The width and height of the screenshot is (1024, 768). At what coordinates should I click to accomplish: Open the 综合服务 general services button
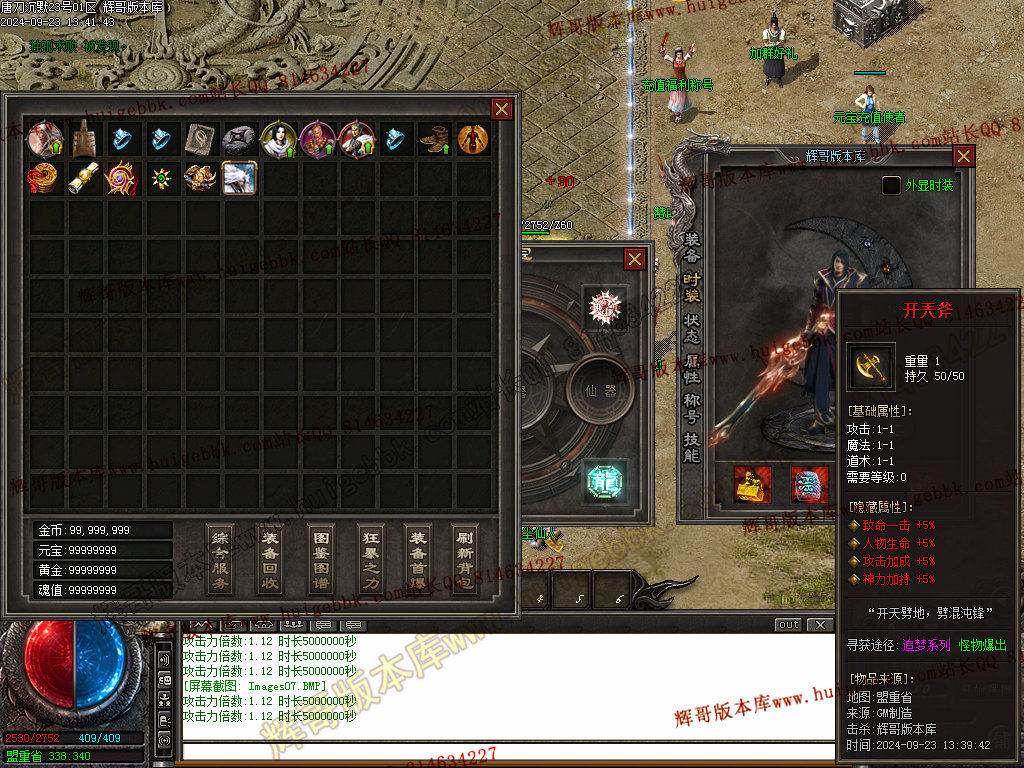click(x=220, y=559)
